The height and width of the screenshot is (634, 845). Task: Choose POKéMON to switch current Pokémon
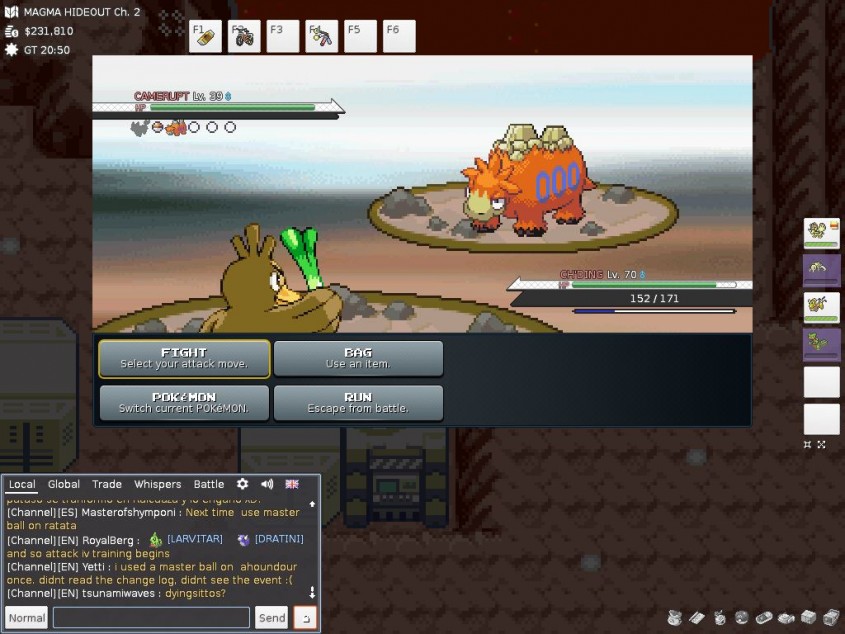click(x=184, y=402)
